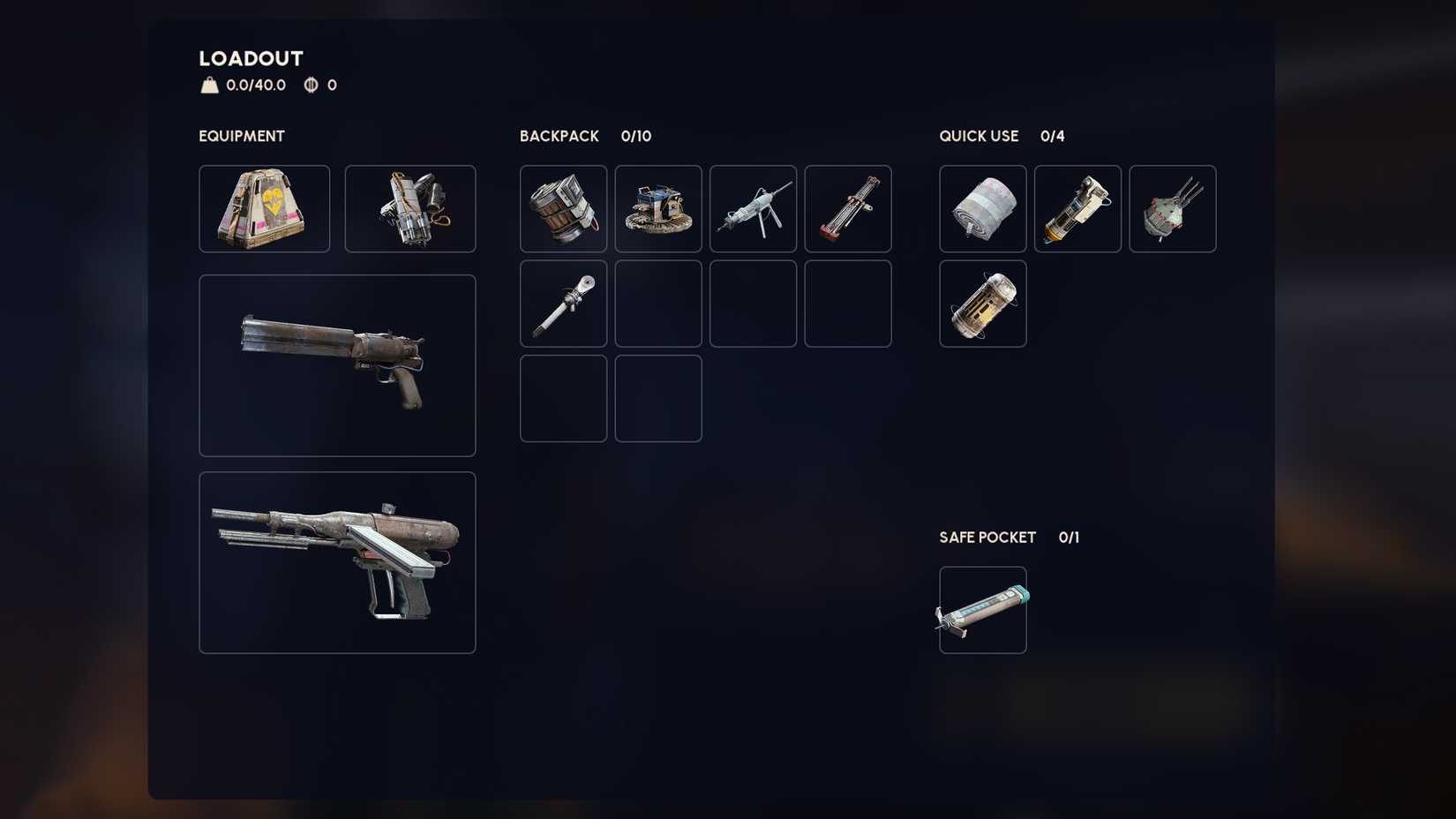The width and height of the screenshot is (1456, 819).
Task: Open the long rifle weapon slot
Action: tap(337, 561)
